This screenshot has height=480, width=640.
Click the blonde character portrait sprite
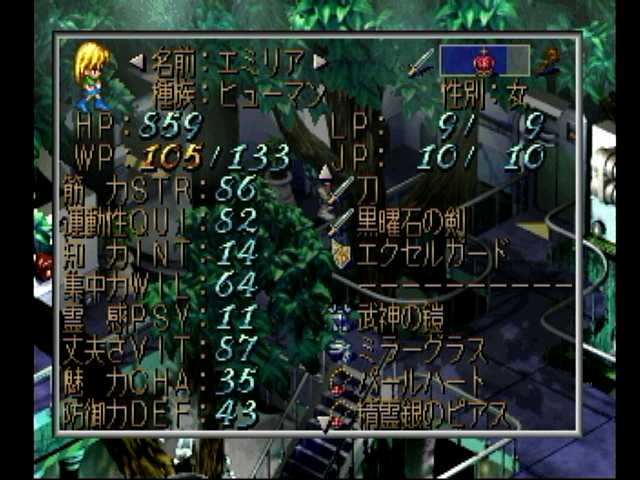click(92, 75)
